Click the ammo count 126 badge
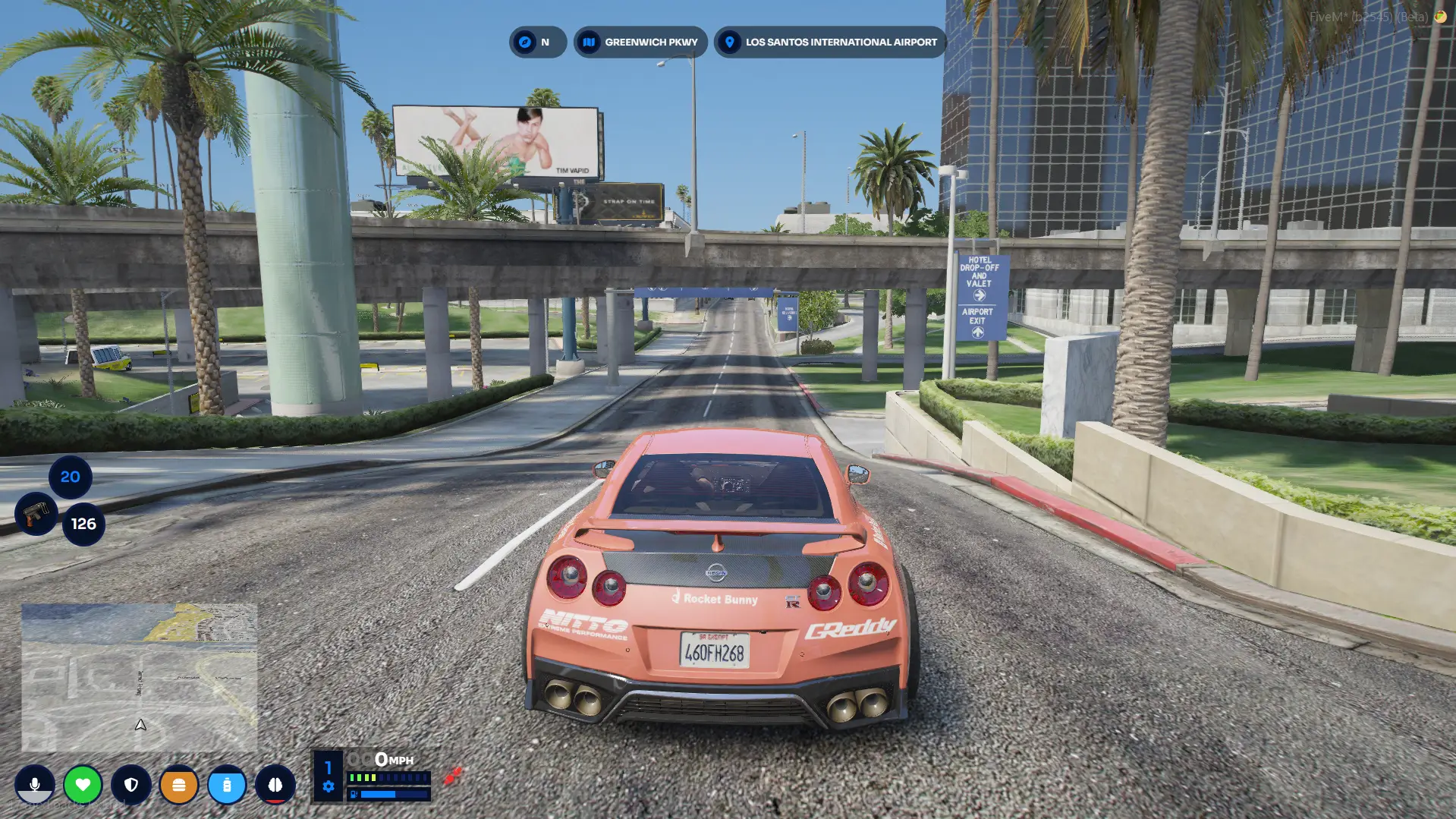 [x=83, y=523]
